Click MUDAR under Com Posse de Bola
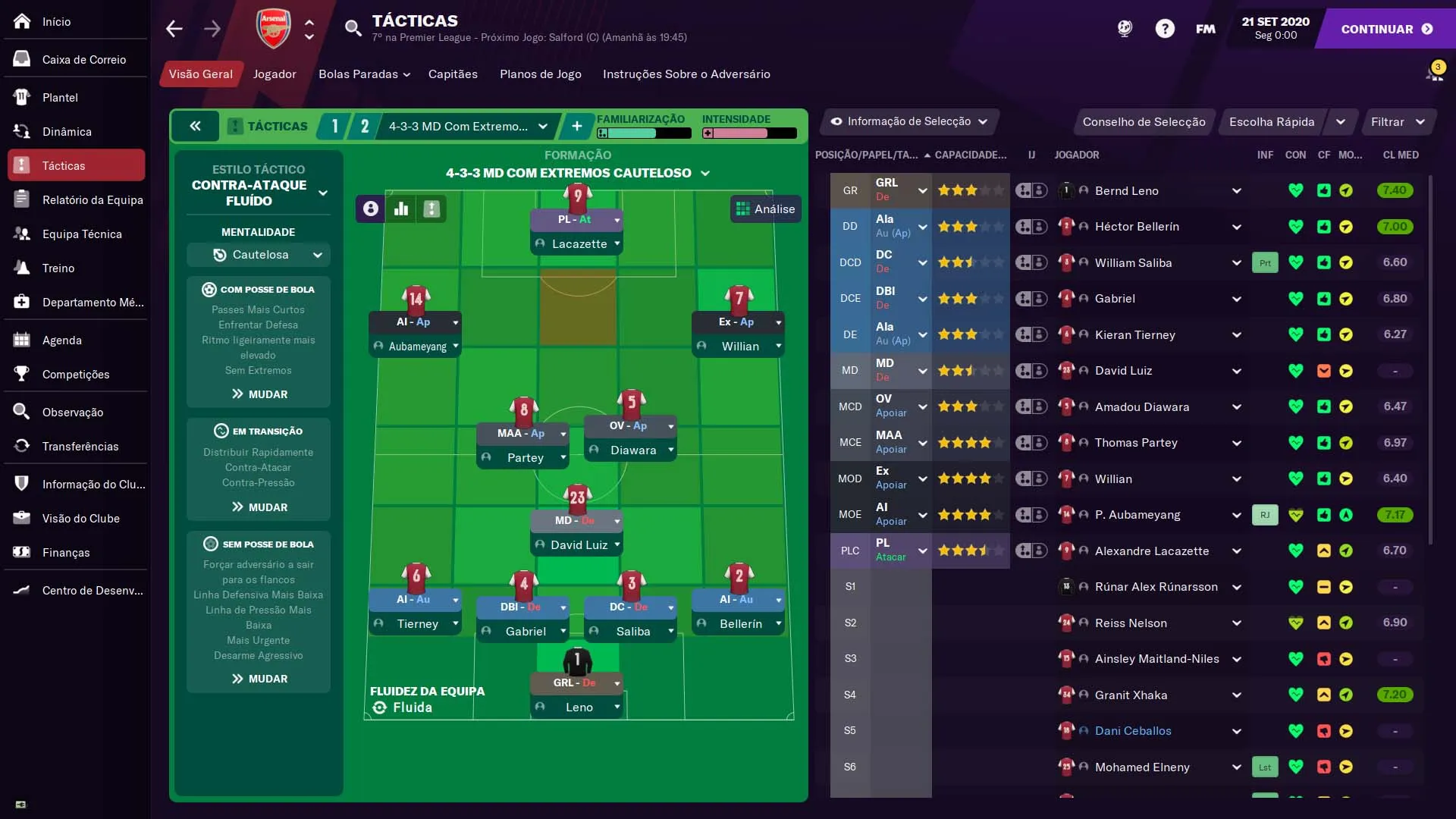Viewport: 1456px width, 819px height. (259, 394)
